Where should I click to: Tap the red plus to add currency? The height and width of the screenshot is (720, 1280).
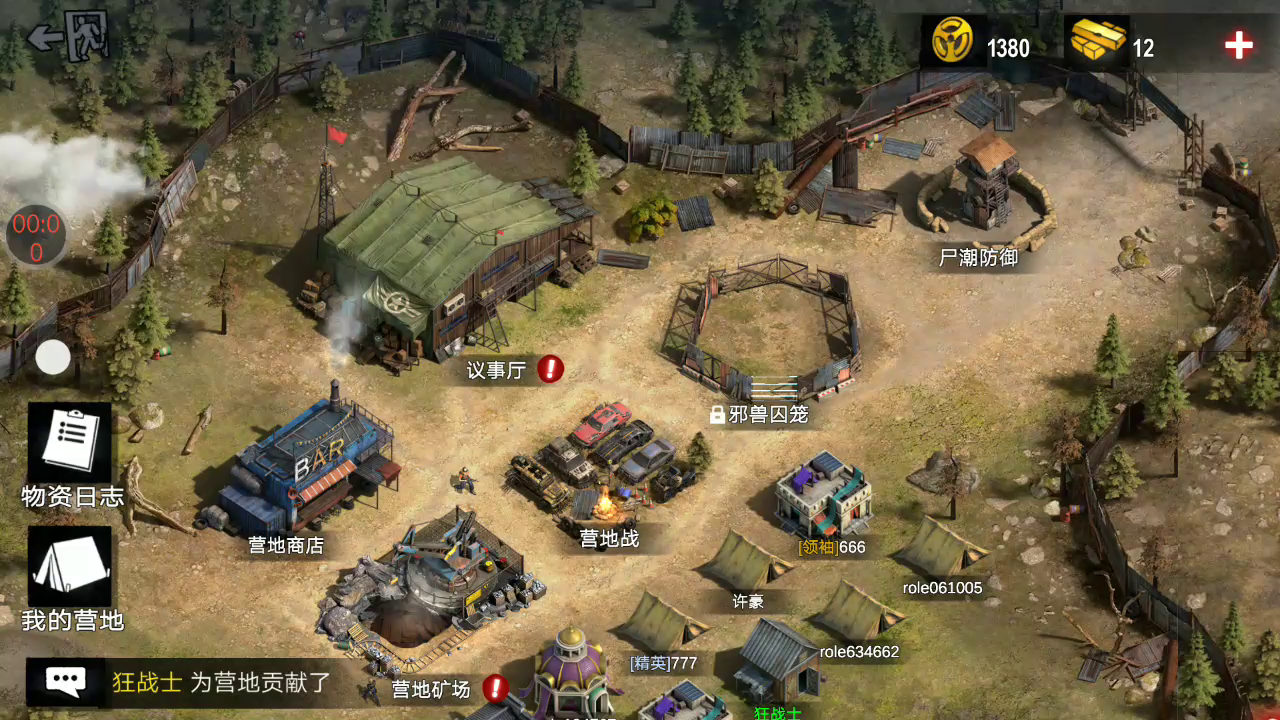pos(1238,45)
